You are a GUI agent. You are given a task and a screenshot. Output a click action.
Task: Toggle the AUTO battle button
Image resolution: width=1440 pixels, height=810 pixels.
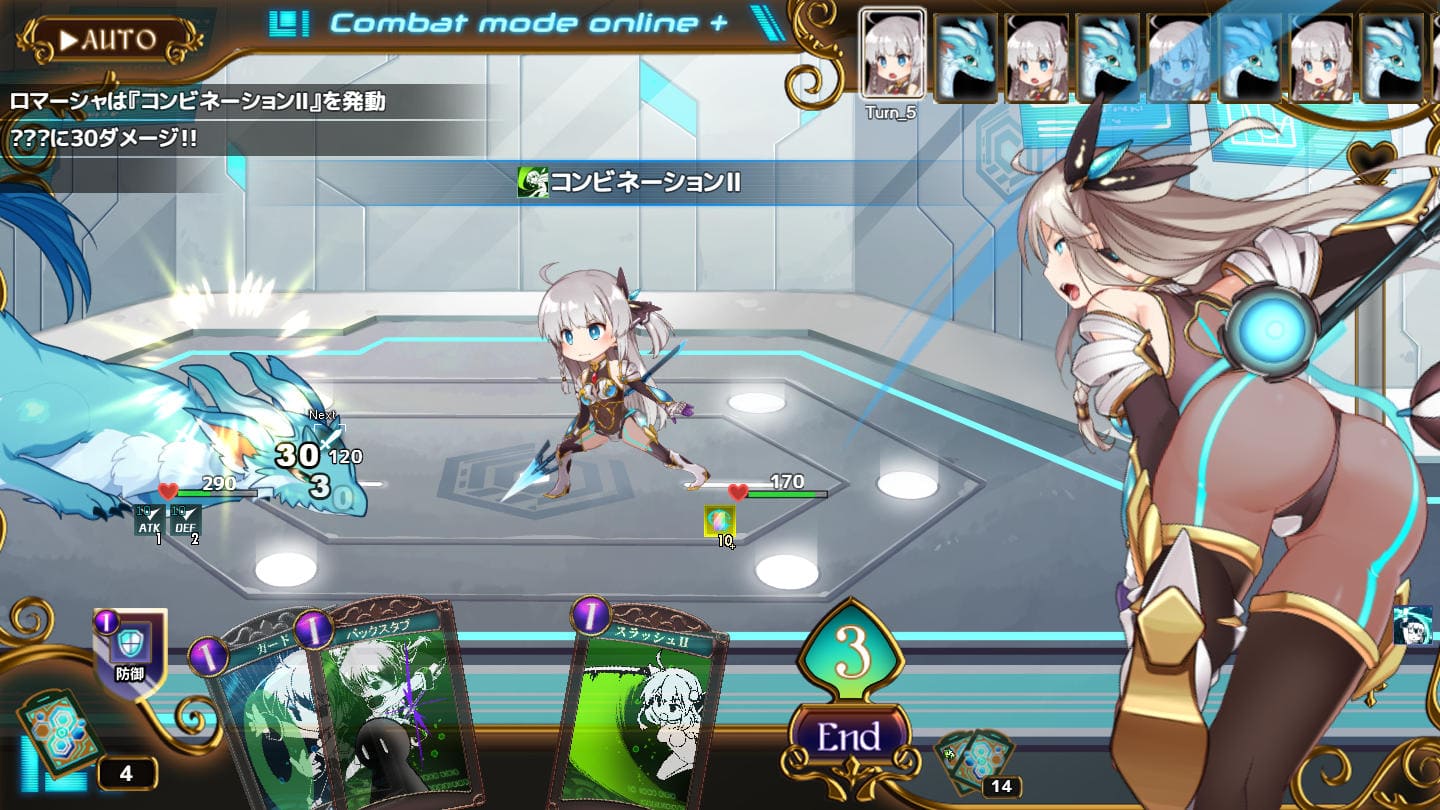108,40
